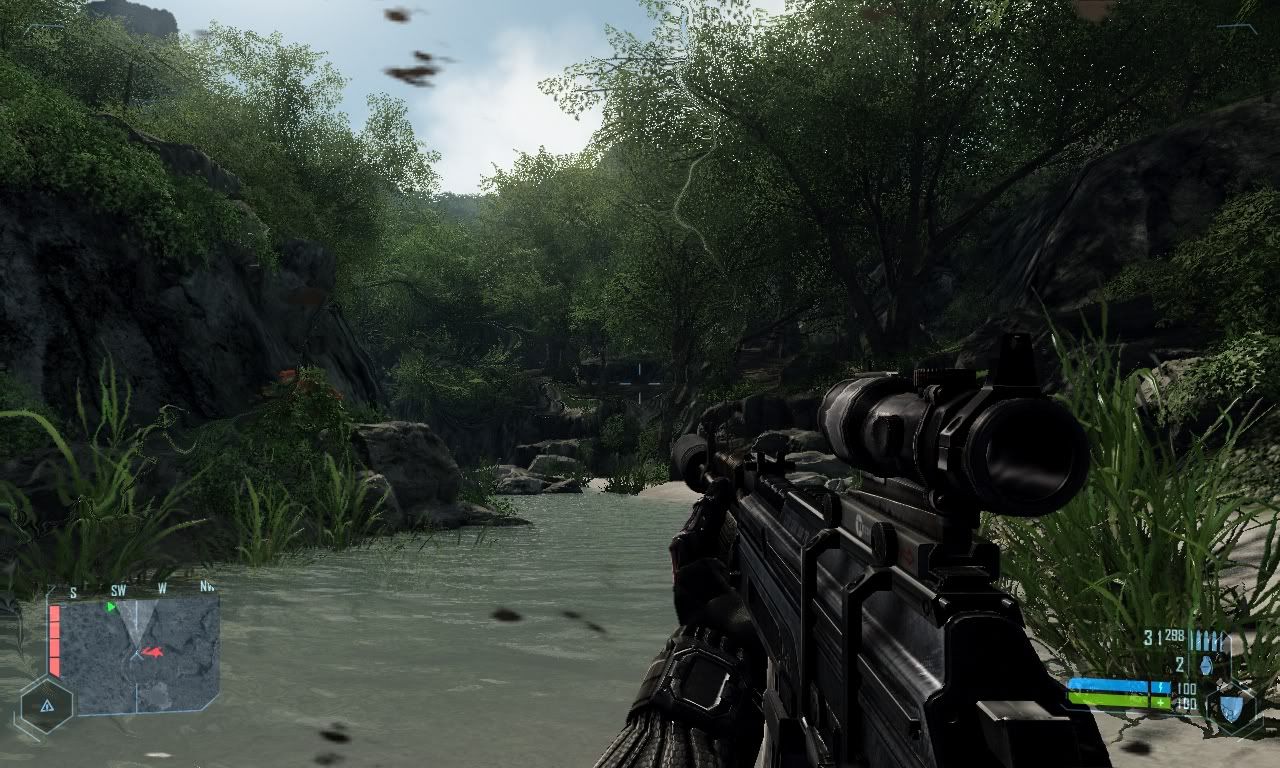Viewport: 1280px width, 768px height.
Task: Click the warning triangle inside the hexagon
Action: pos(46,705)
